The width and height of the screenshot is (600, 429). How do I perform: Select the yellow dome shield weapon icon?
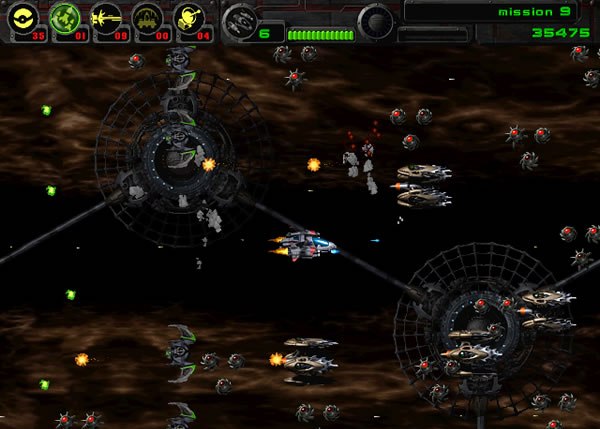[148, 19]
